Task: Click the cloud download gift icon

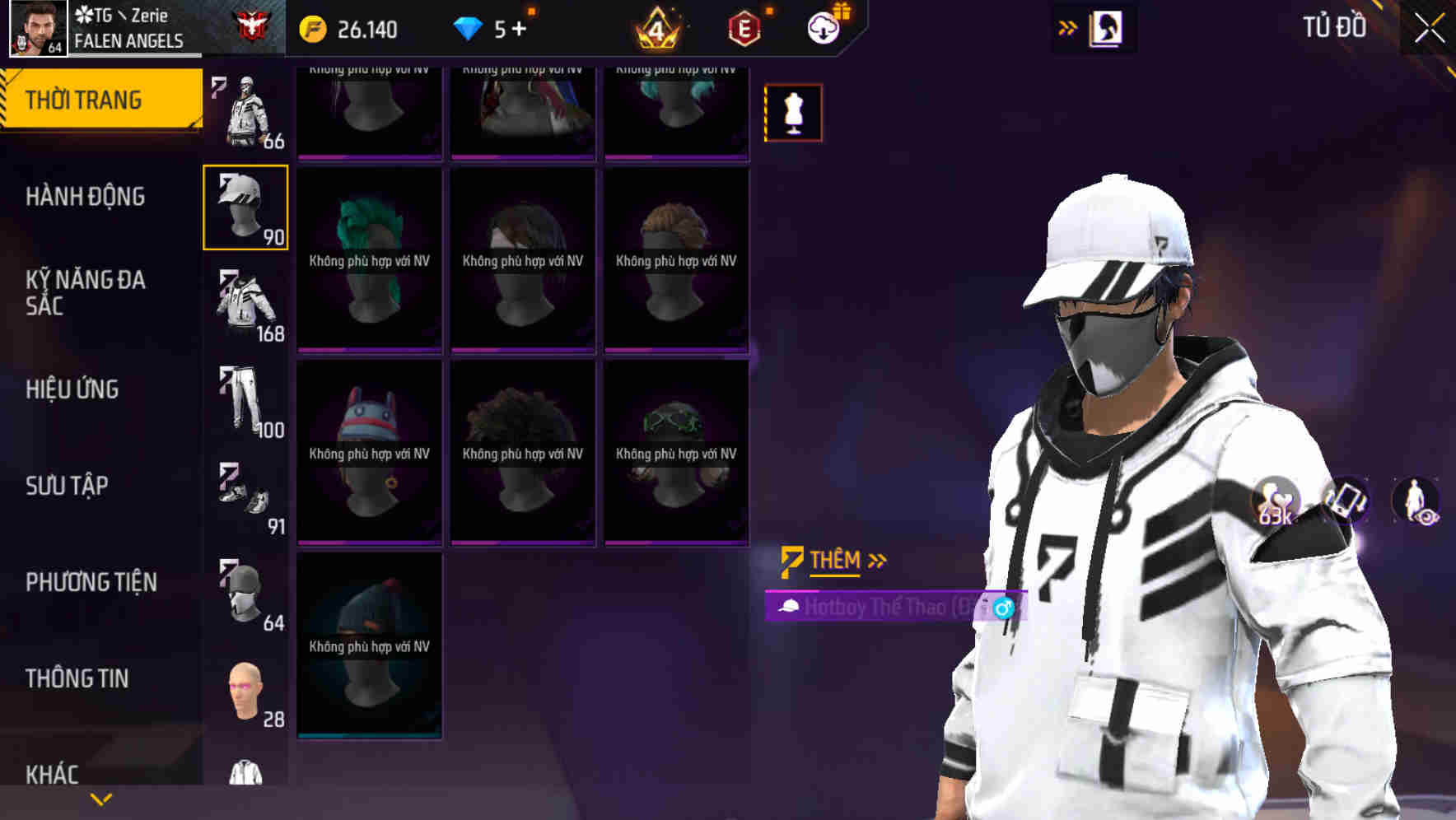Action: 826,27
